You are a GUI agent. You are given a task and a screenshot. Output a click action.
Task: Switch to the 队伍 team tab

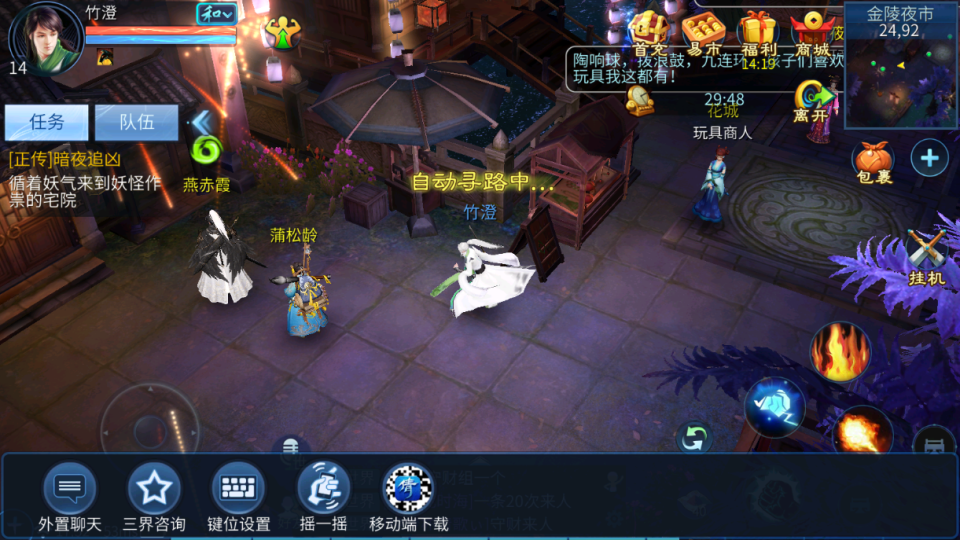[x=136, y=123]
